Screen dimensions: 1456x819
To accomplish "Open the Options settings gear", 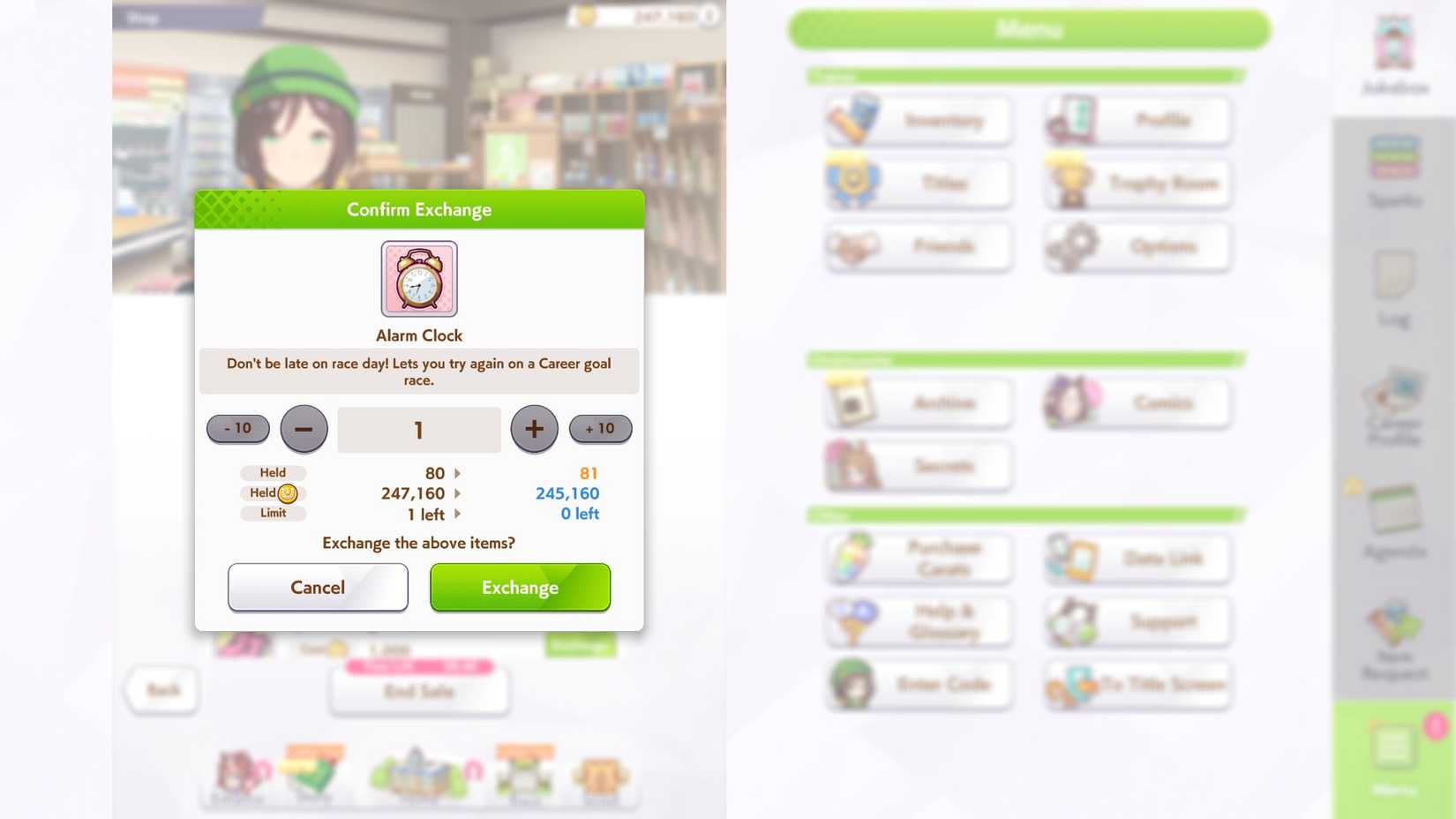I will click(1137, 247).
